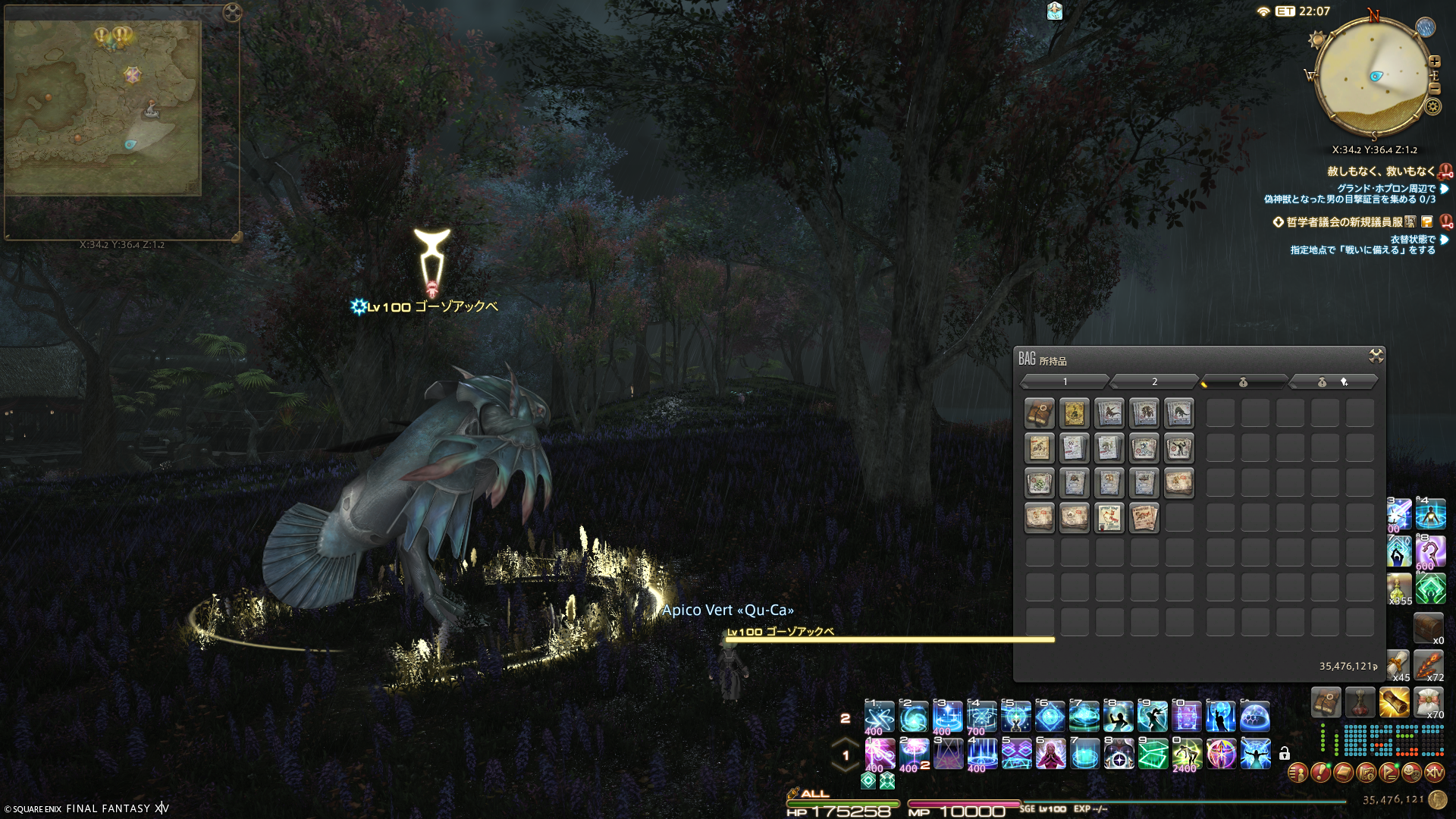Activate the honeycomb dome shield ability
The width and height of the screenshot is (1456, 819).
pyautogui.click(x=1255, y=717)
